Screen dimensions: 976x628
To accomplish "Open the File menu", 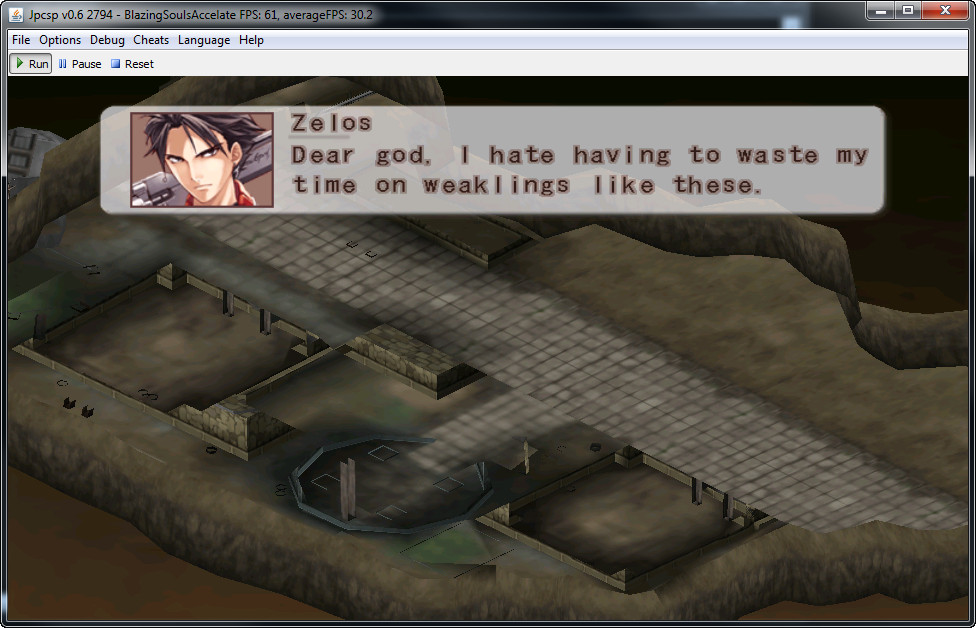I will [x=21, y=40].
